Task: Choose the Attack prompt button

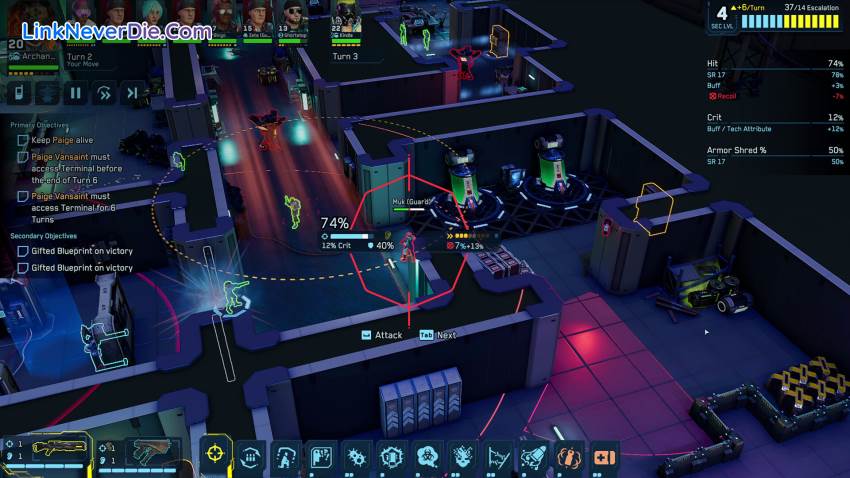Action: pos(382,335)
